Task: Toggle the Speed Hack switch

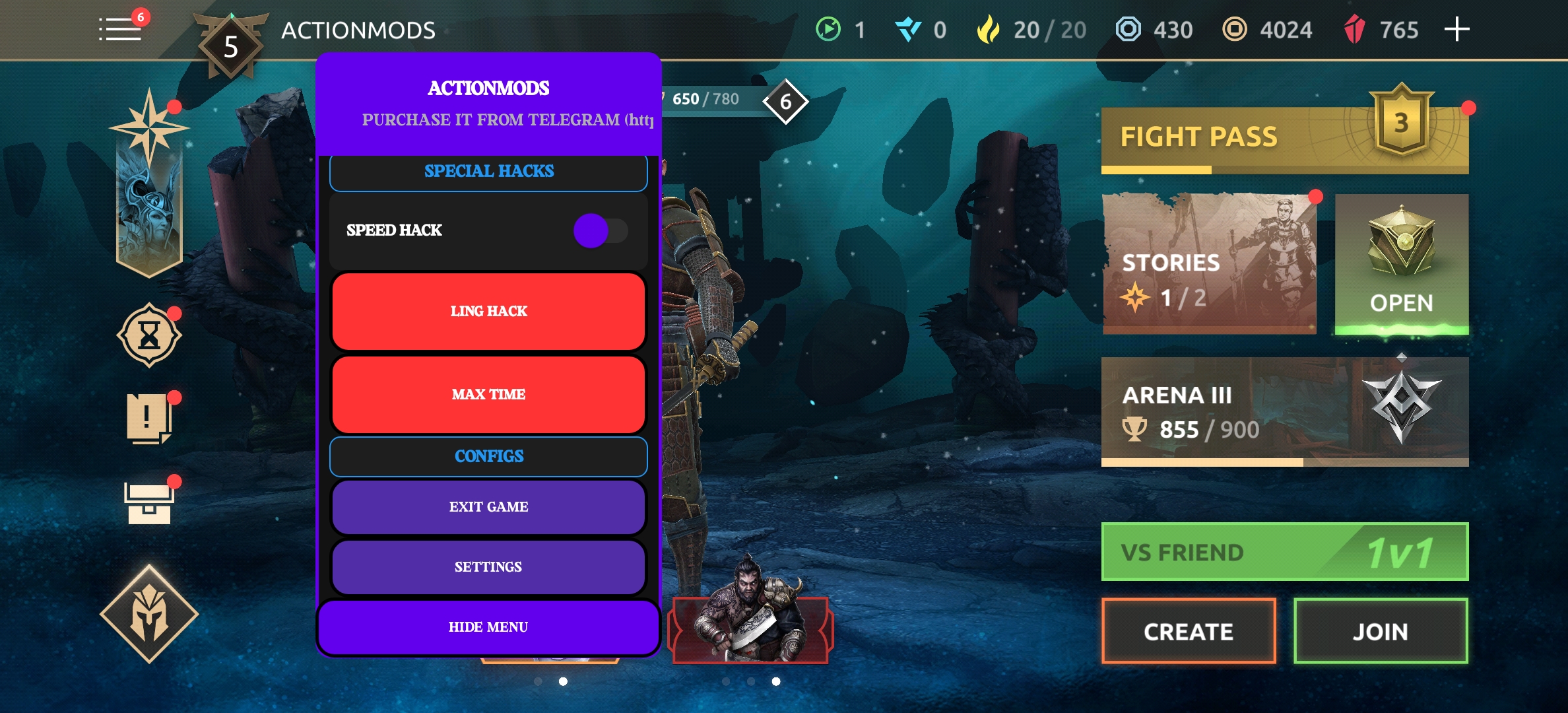Action: pyautogui.click(x=600, y=230)
